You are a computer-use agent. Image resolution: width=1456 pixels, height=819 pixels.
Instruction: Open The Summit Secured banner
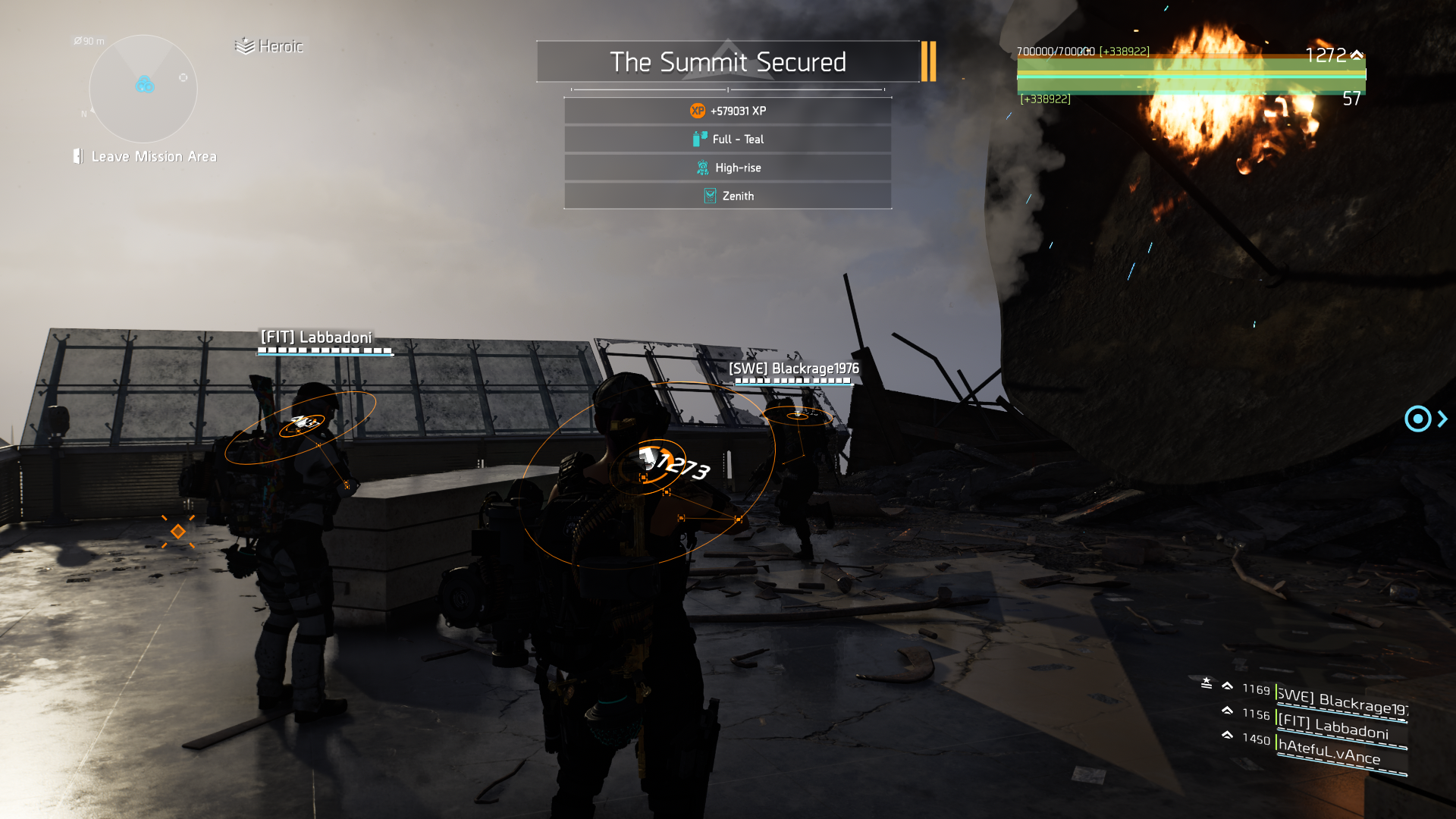(727, 61)
